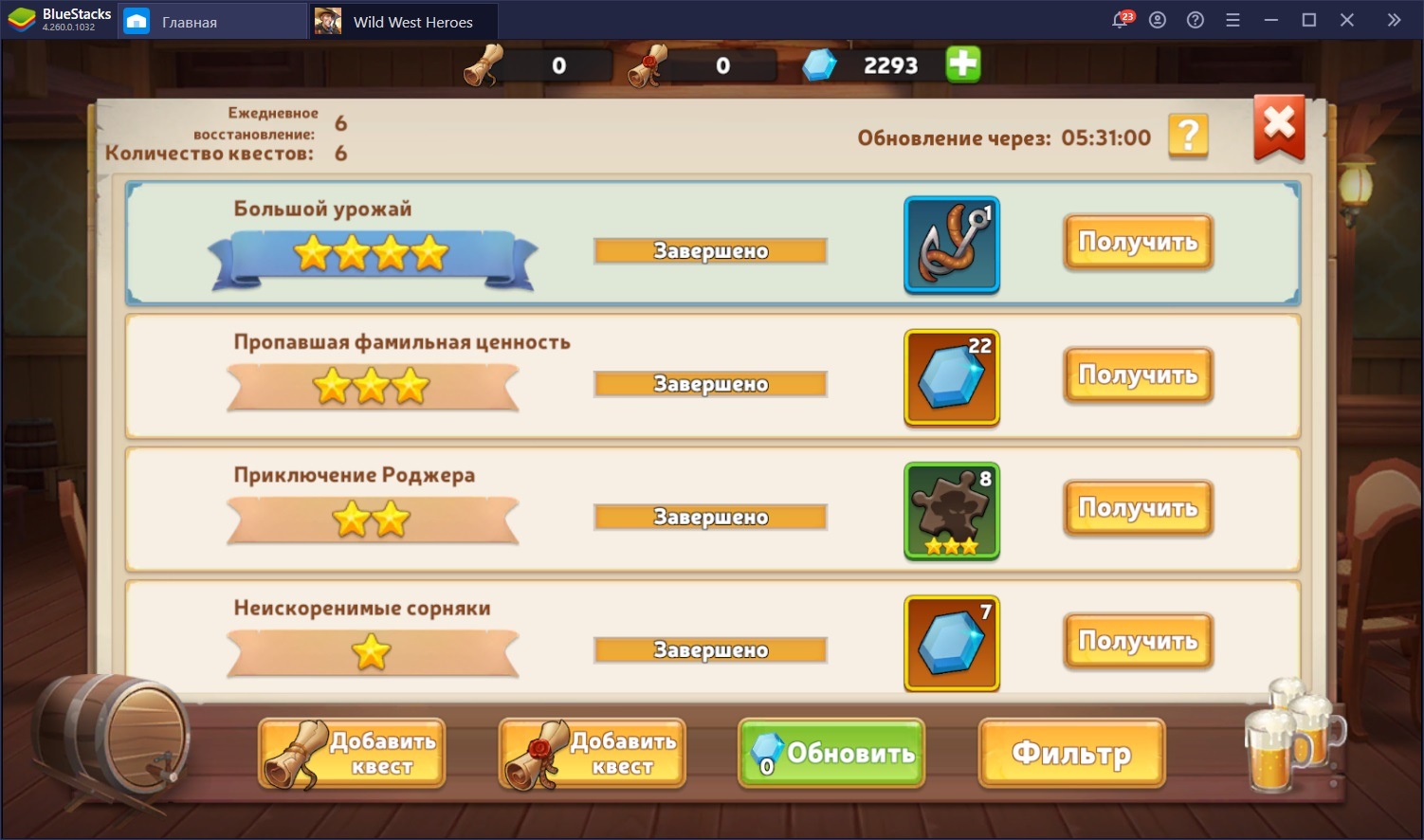
Task: Claim the Пропавшая фамильная ценность reward
Action: [x=1138, y=375]
